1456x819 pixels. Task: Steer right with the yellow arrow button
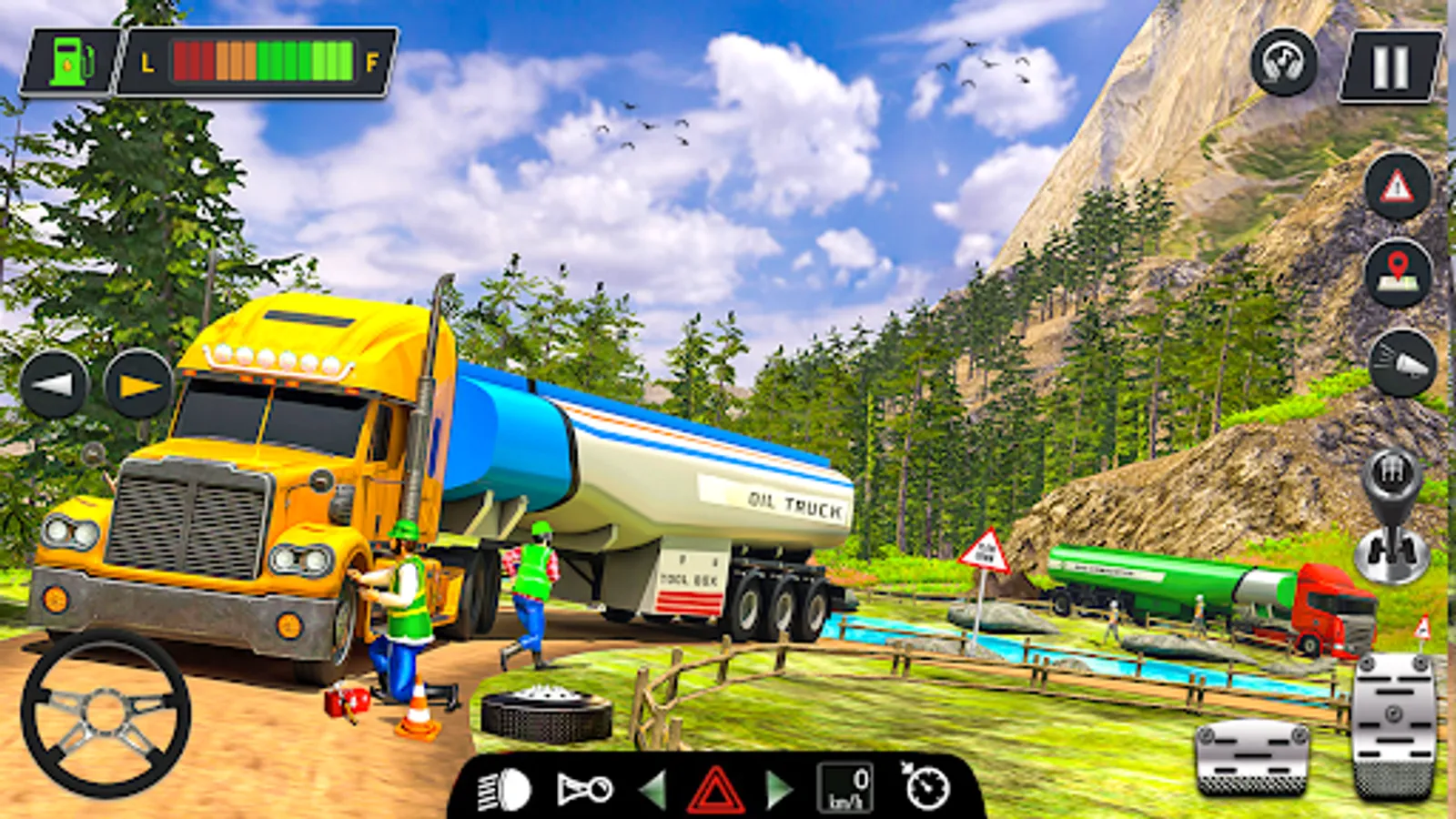pyautogui.click(x=138, y=384)
